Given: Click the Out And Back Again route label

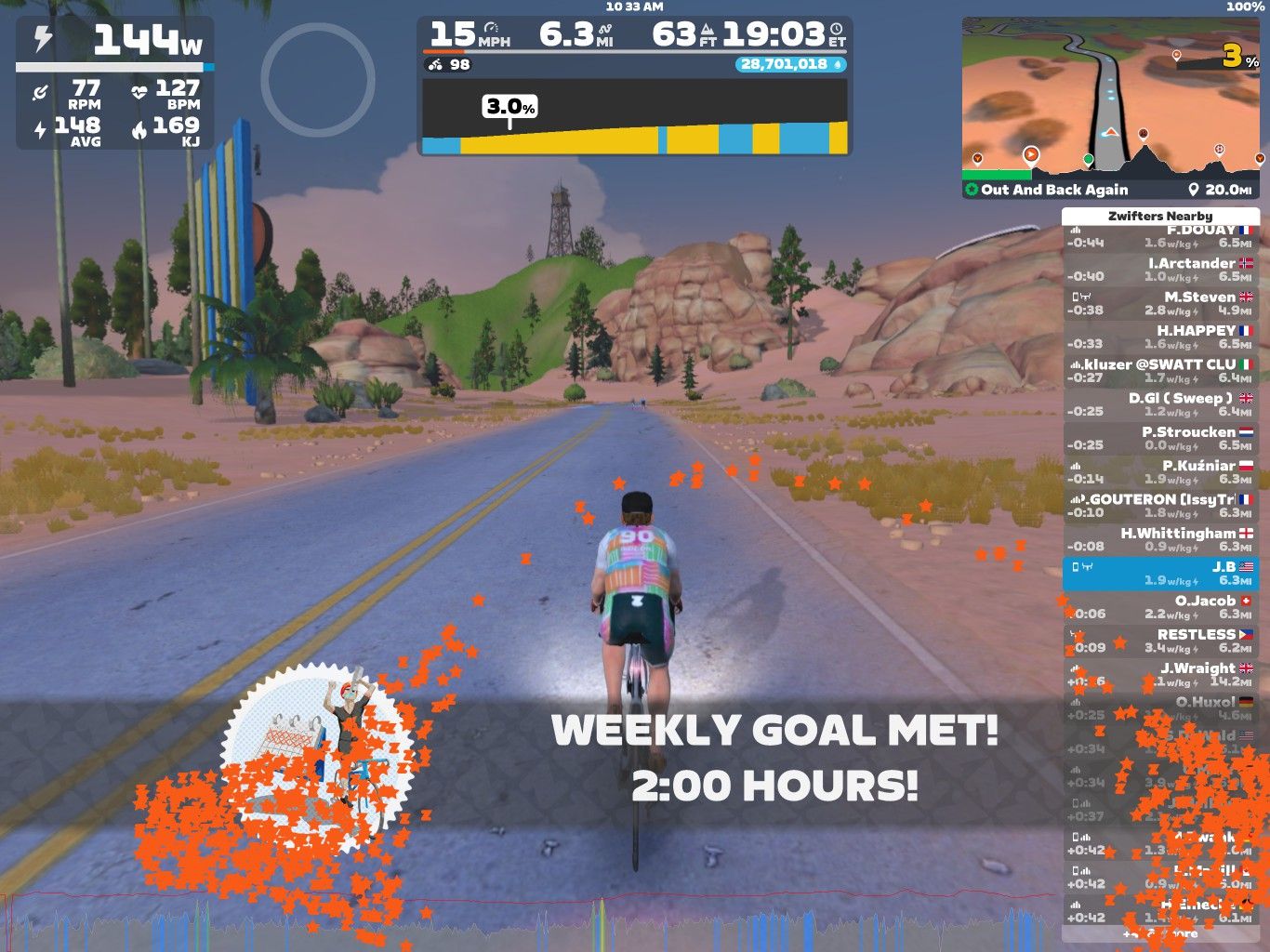Looking at the screenshot, I should coord(1054,190).
